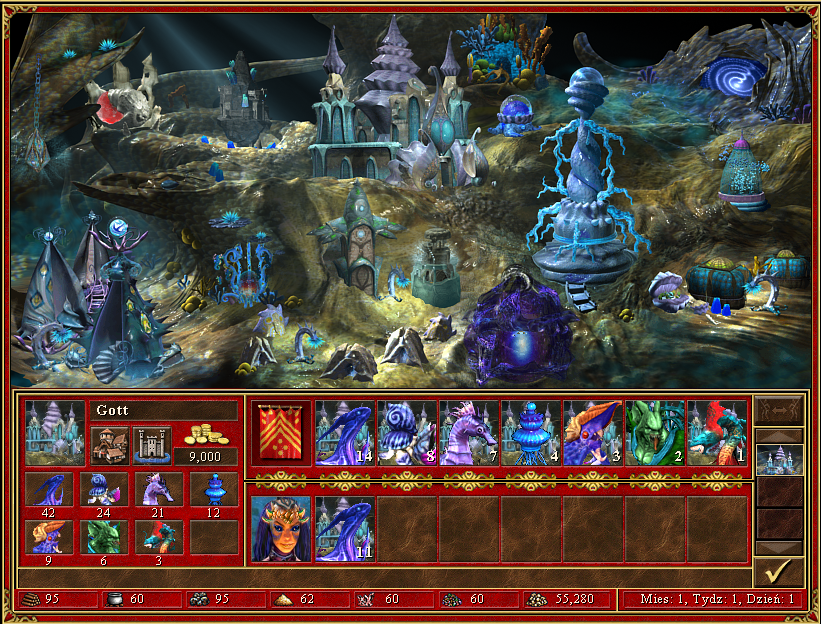Open the castle fort icon

[152, 443]
